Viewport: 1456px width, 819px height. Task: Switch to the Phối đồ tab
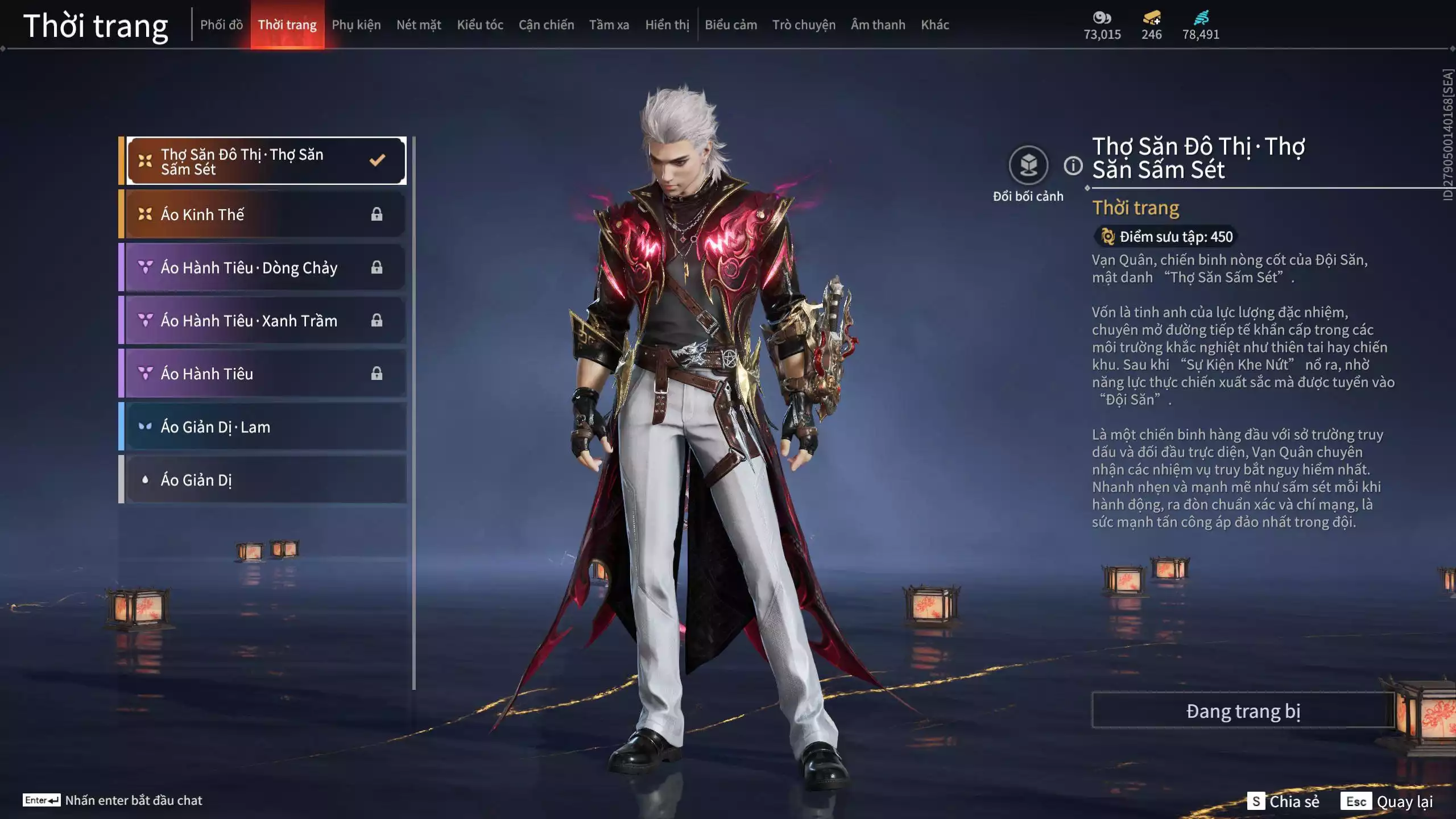tap(221, 25)
